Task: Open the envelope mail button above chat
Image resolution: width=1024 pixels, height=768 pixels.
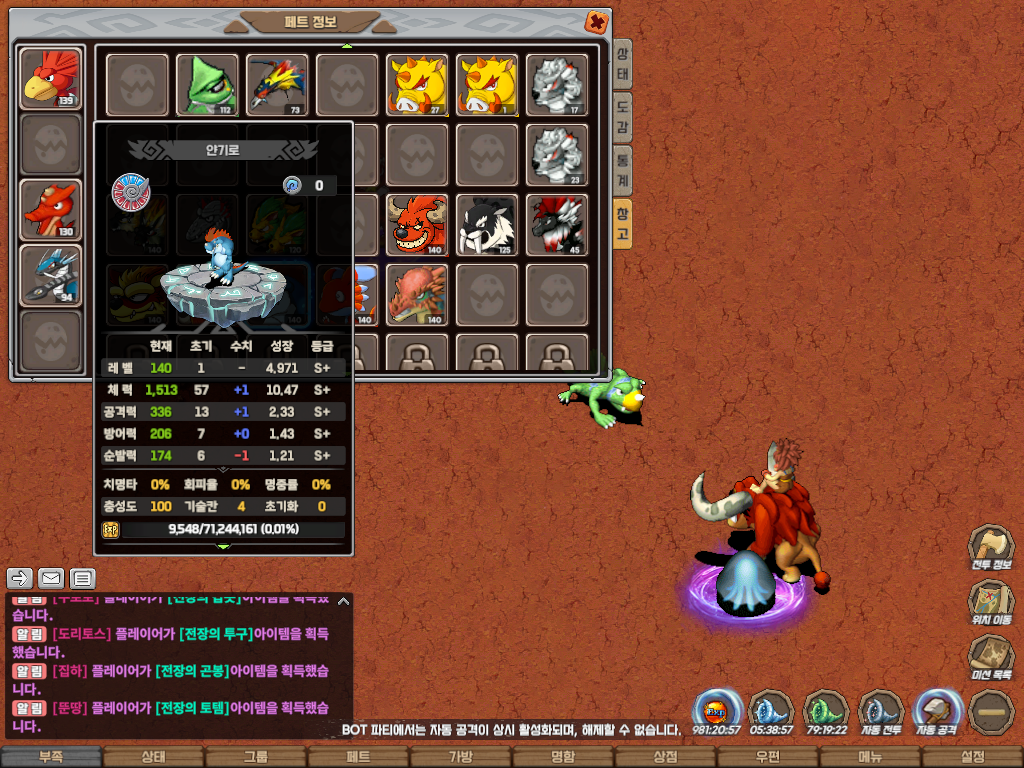Action: pyautogui.click(x=51, y=578)
